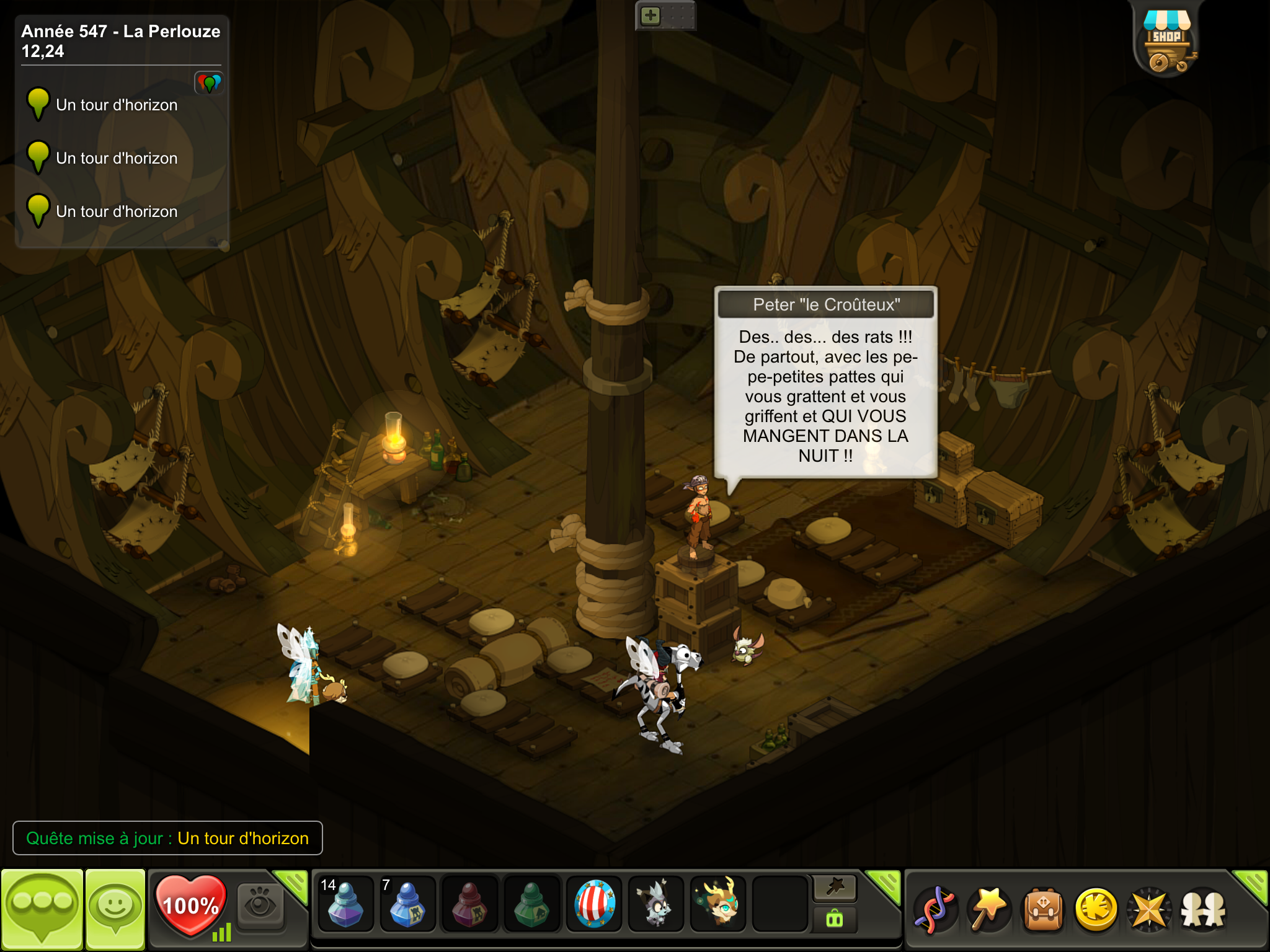
Task: Open the chat speech bubble
Action: (42, 909)
